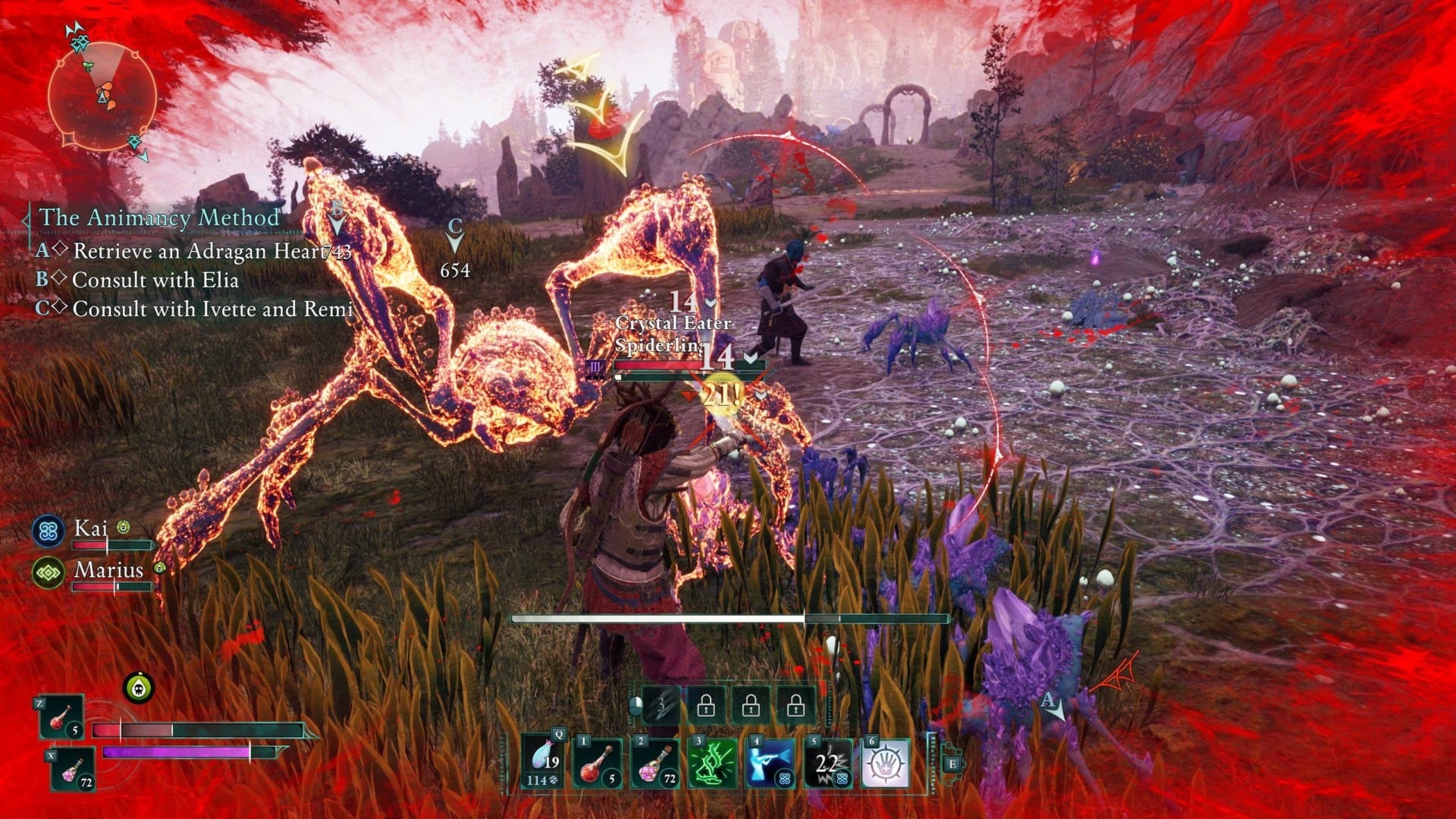Eat the blue food item in slot Q
The image size is (1456, 819).
(x=544, y=763)
